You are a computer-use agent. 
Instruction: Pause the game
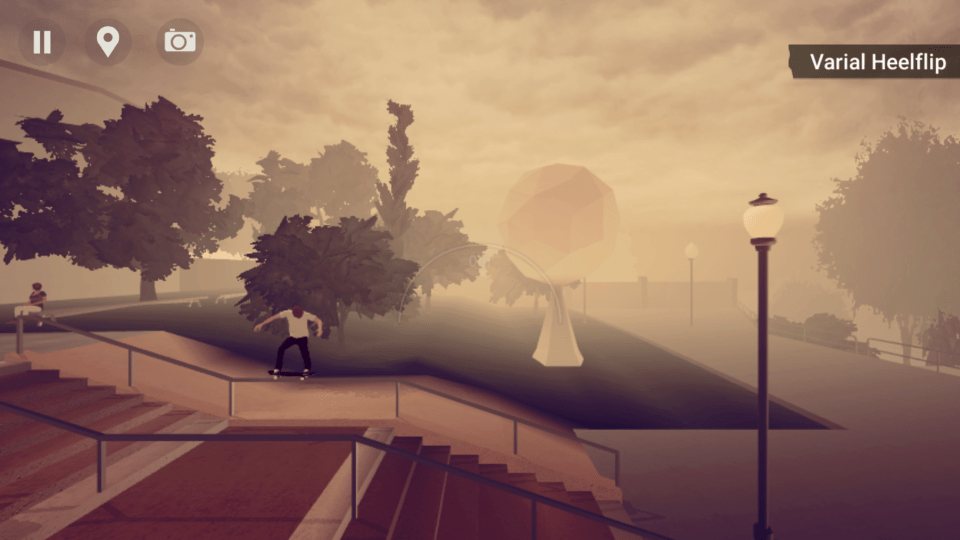(42, 42)
